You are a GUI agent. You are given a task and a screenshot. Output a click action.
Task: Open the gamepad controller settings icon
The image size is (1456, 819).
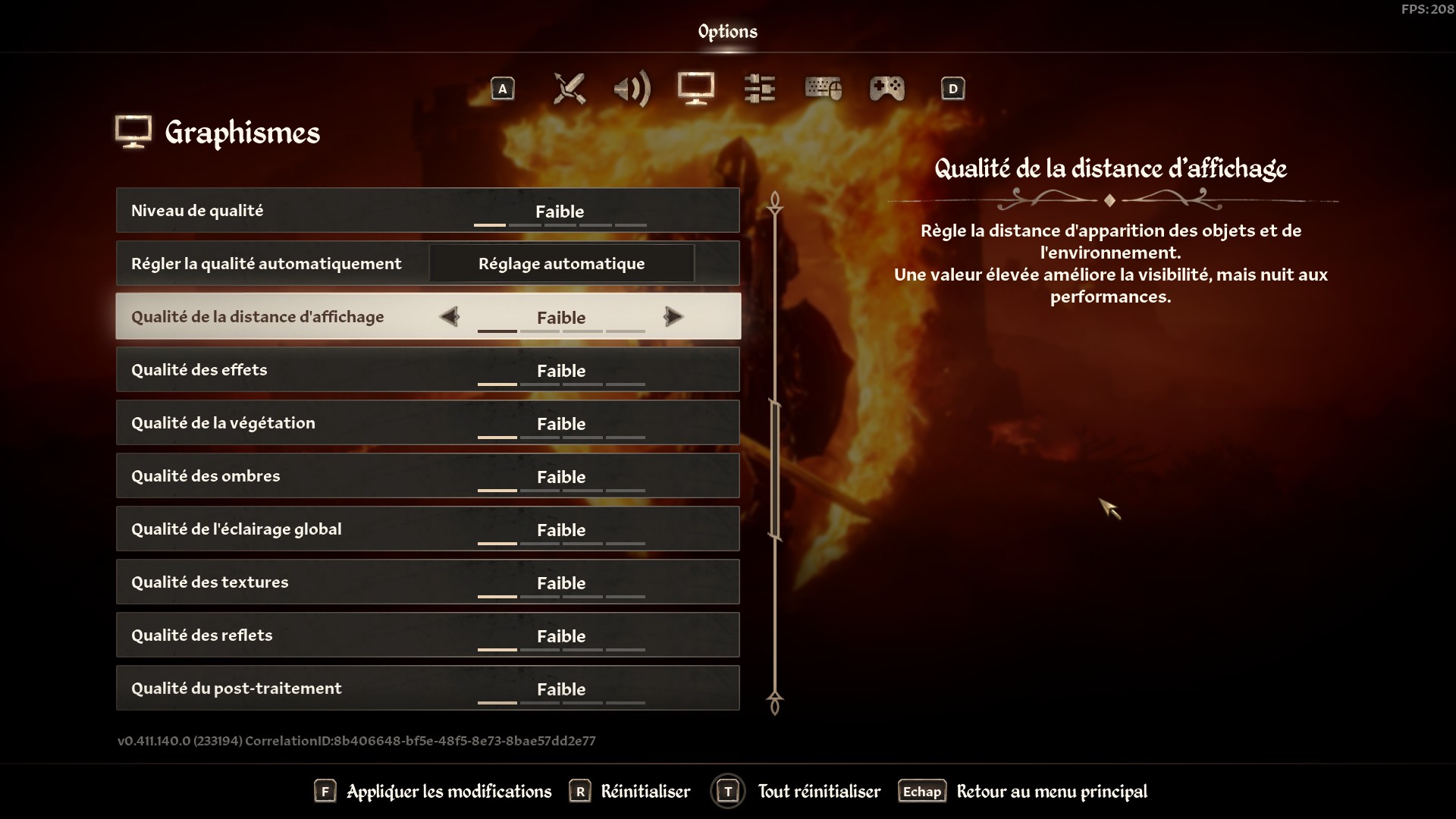pos(887,89)
